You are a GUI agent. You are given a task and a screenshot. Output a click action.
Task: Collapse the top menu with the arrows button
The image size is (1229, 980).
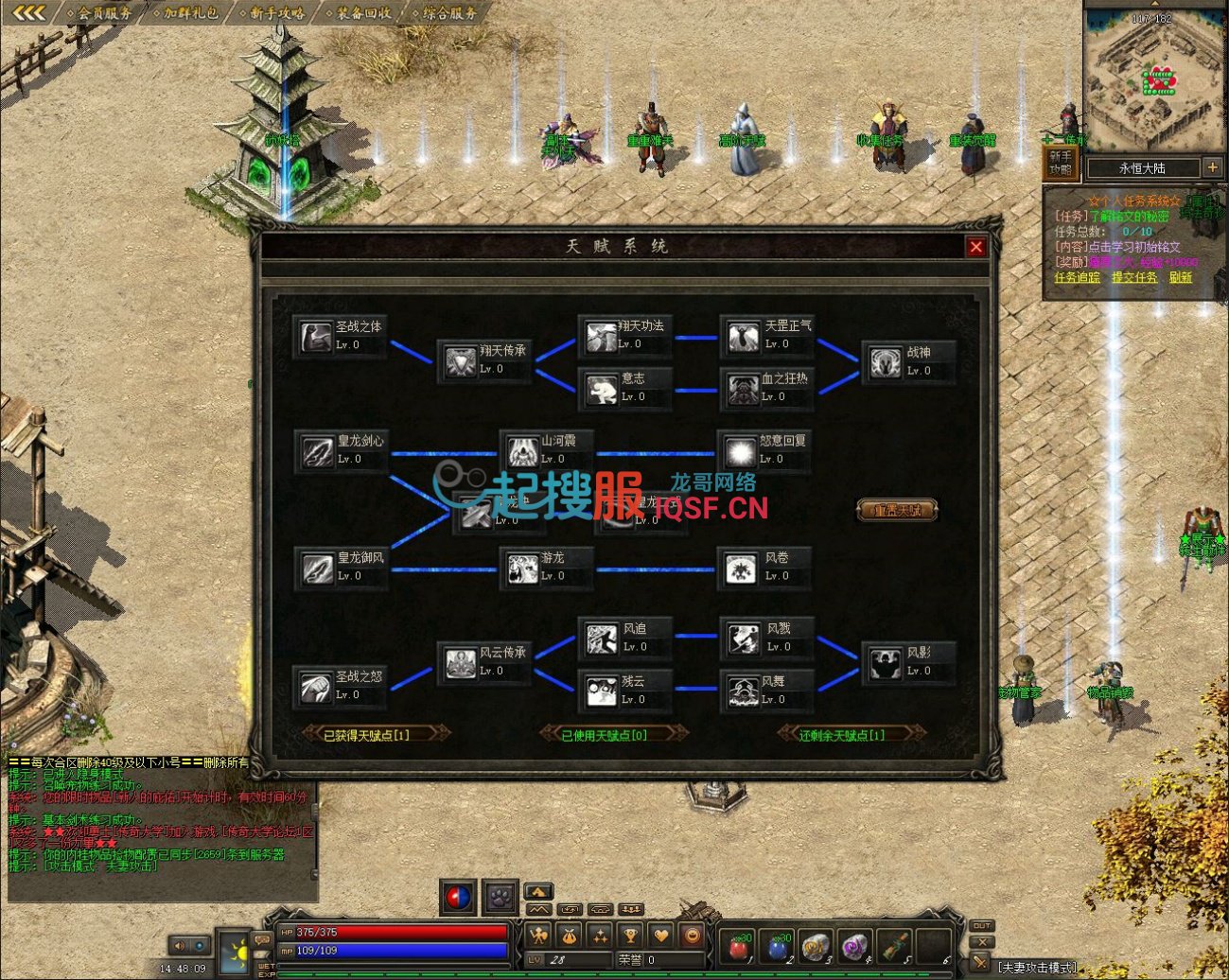28,13
